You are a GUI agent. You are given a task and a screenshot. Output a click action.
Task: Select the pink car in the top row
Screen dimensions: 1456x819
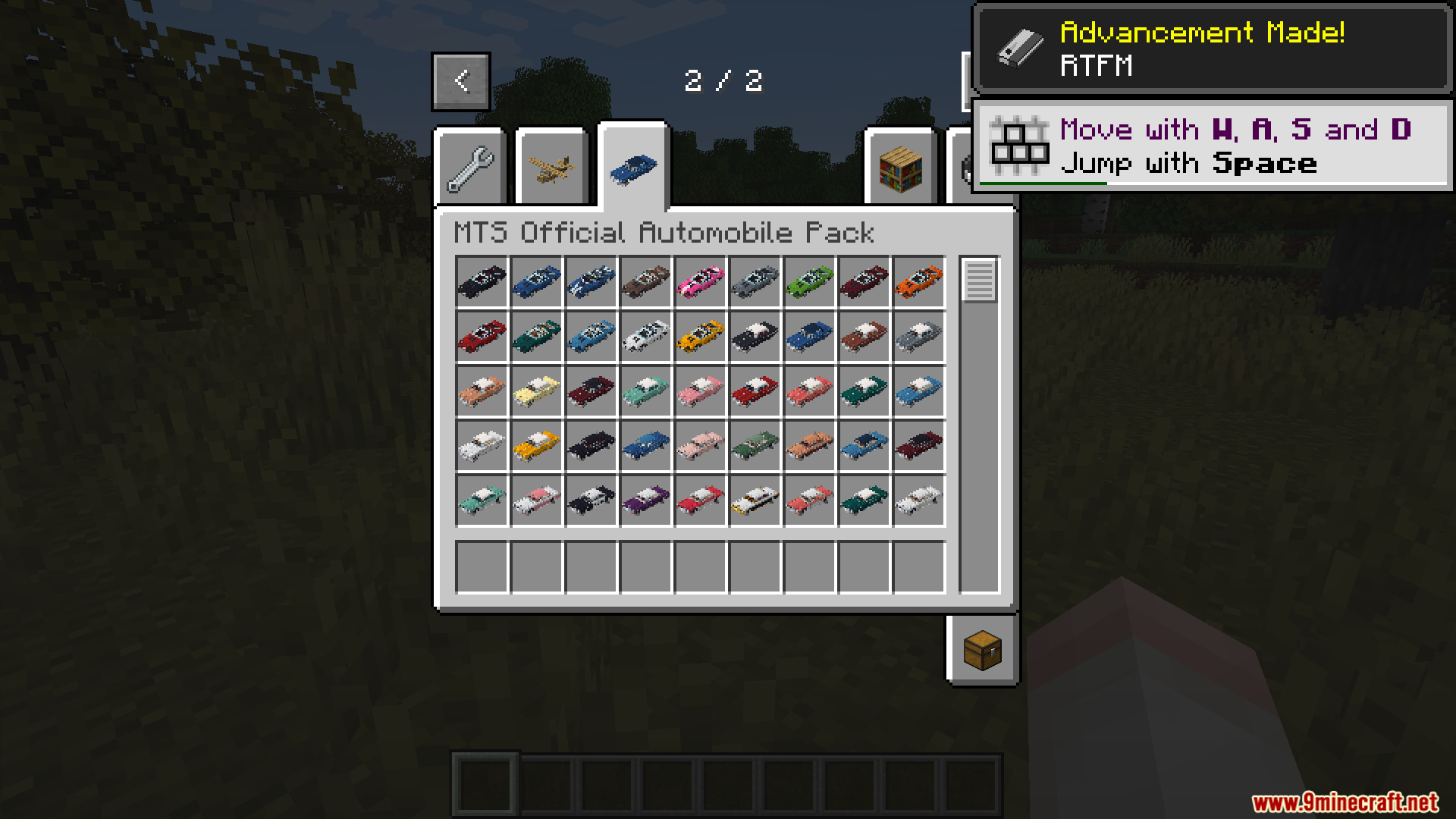click(701, 281)
